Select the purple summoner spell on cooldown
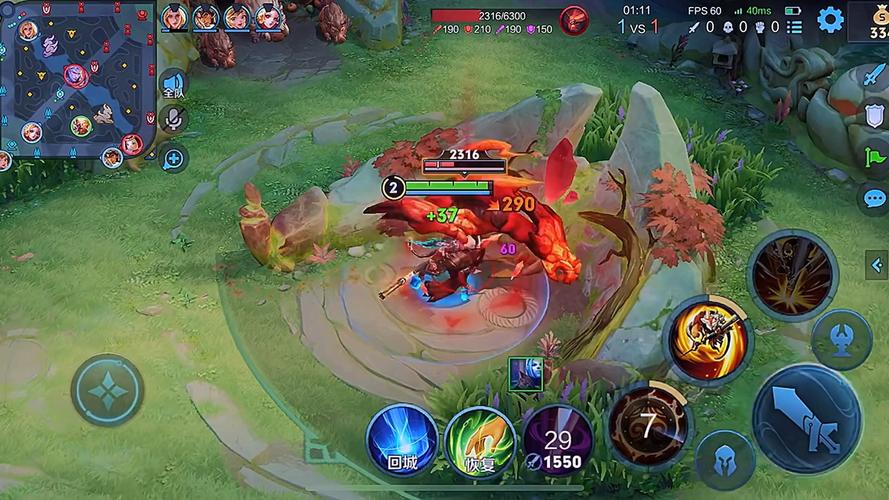This screenshot has height=500, width=889. coord(557,438)
